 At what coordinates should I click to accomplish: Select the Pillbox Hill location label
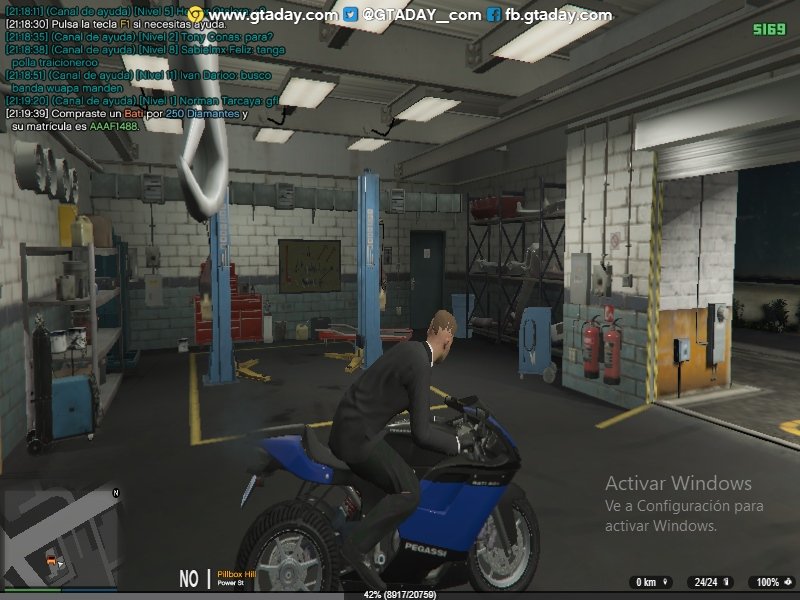click(237, 574)
